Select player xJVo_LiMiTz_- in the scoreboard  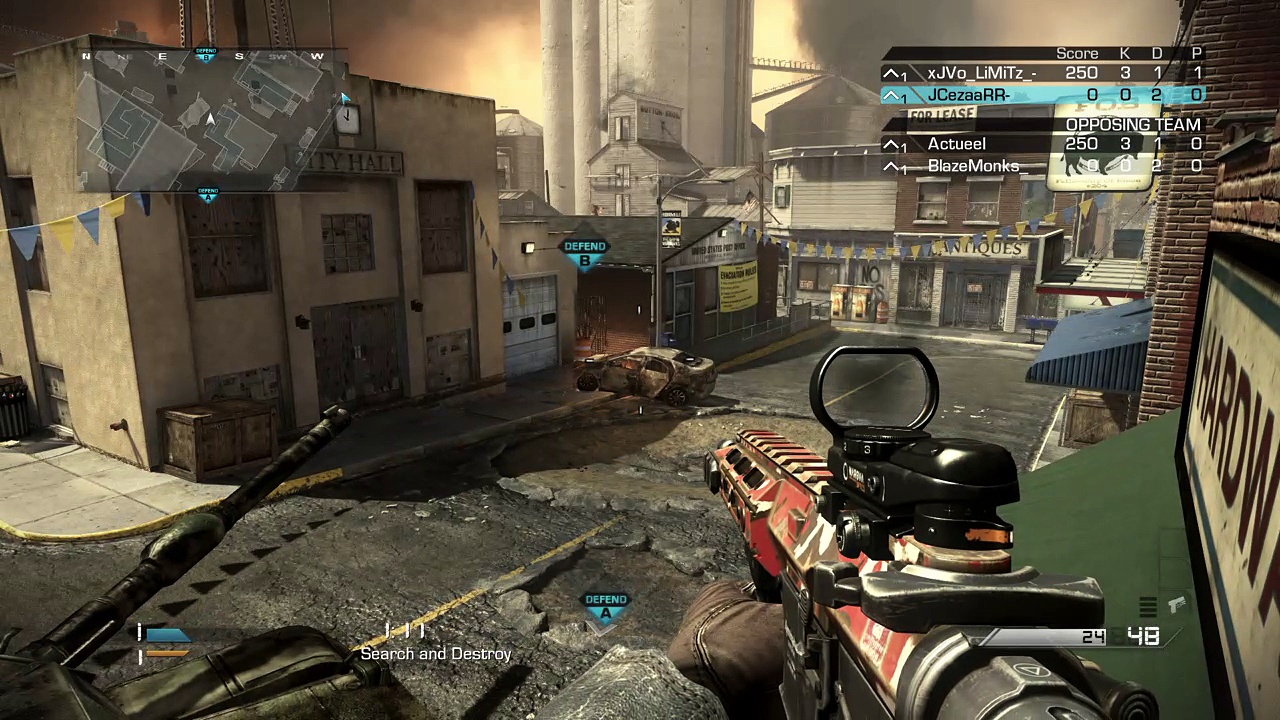(981, 73)
